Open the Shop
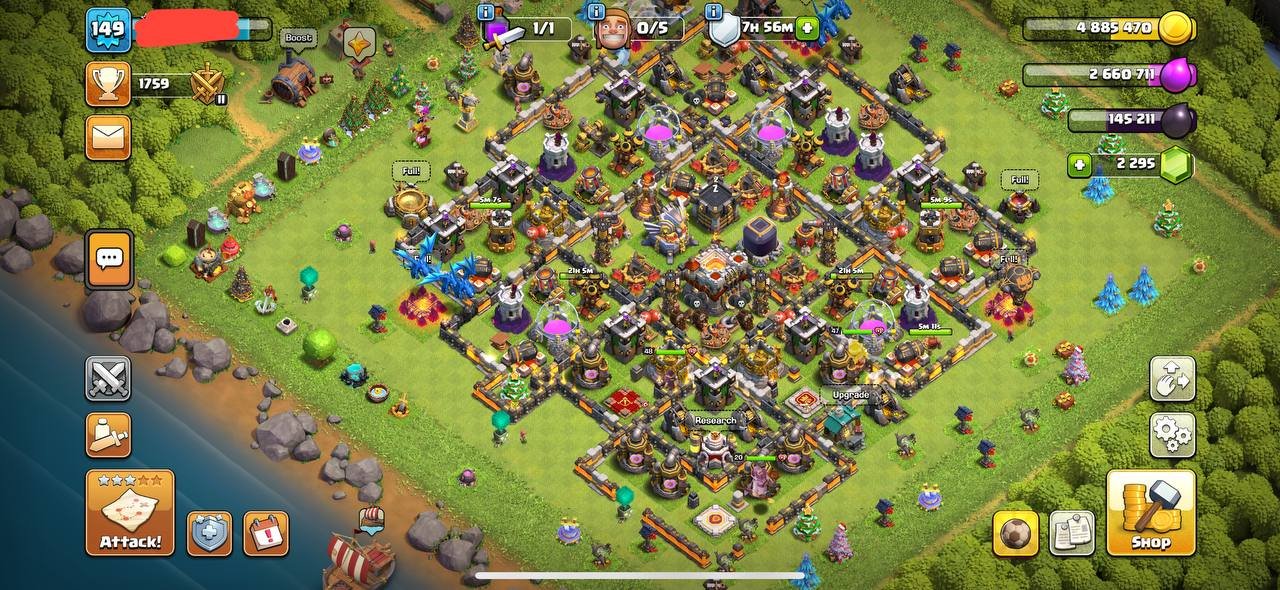The height and width of the screenshot is (590, 1280). 1151,513
